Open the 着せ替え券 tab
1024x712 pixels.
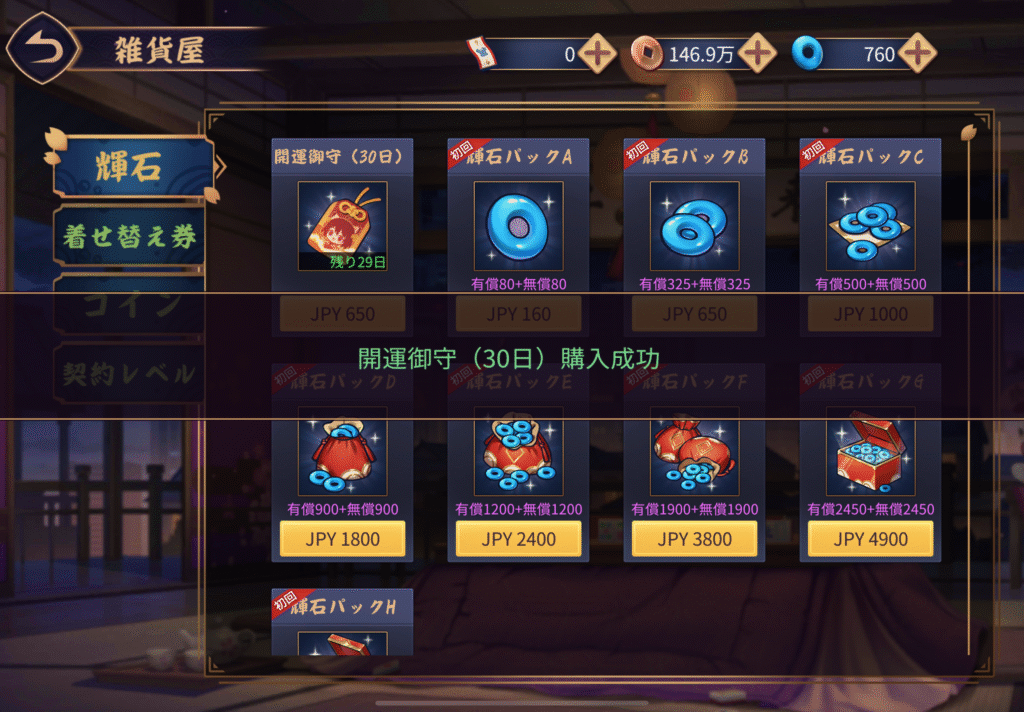pos(130,236)
